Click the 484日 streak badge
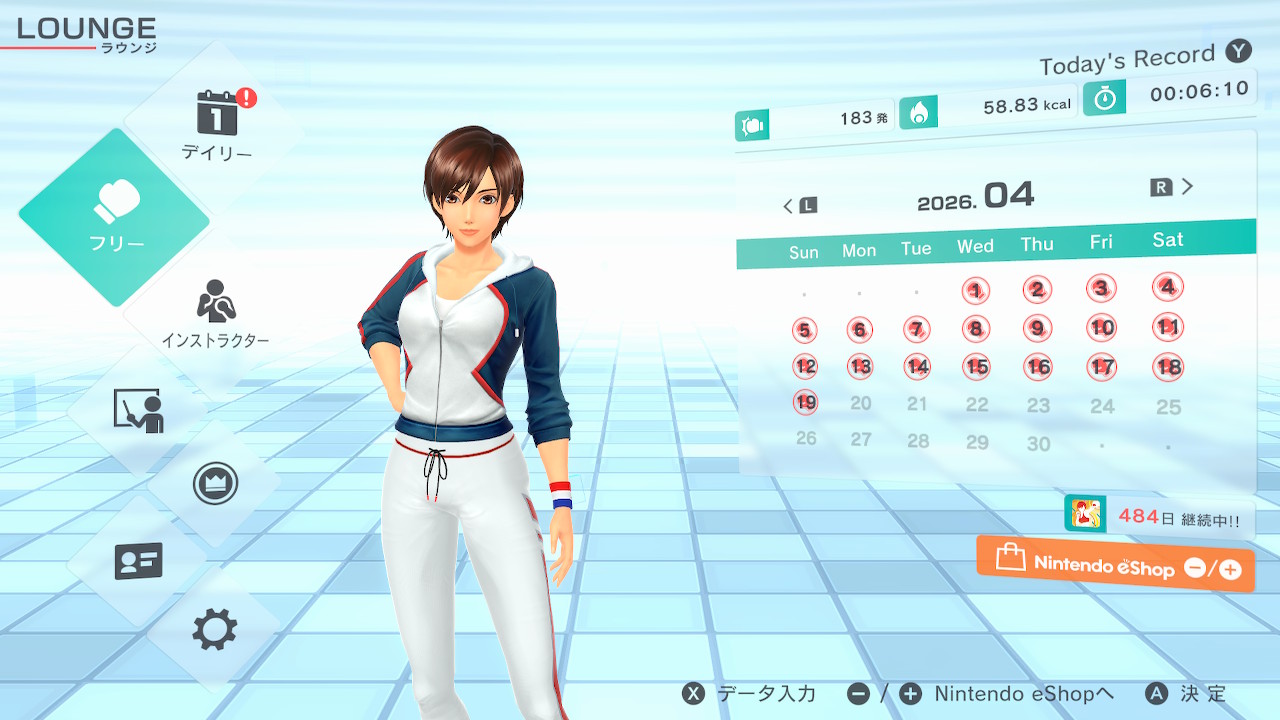1280x720 pixels. [1158, 517]
